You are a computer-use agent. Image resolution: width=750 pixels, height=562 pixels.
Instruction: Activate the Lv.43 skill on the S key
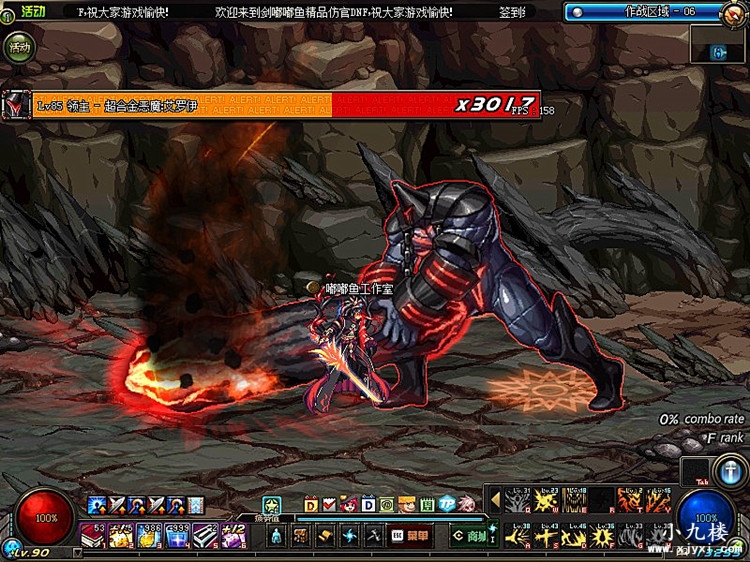tap(546, 536)
